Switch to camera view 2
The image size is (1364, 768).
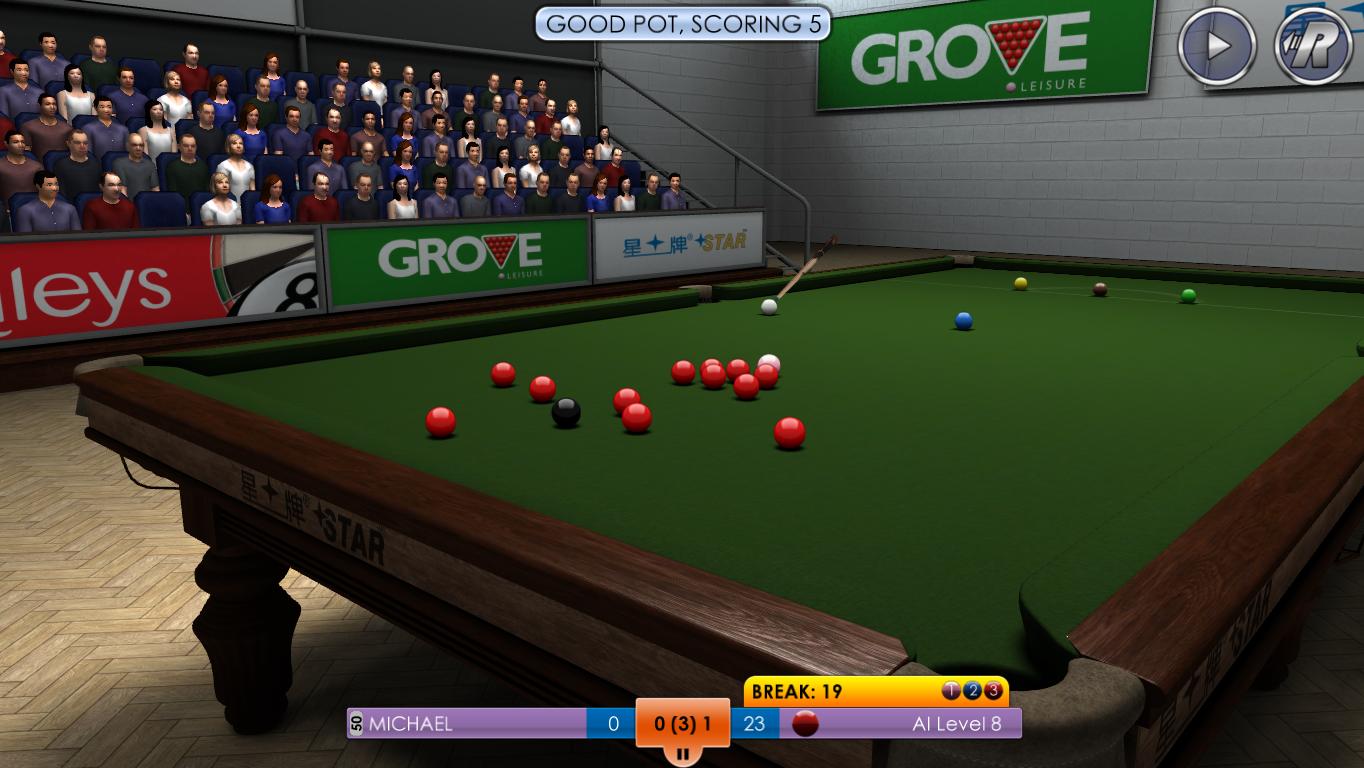pyautogui.click(x=972, y=690)
